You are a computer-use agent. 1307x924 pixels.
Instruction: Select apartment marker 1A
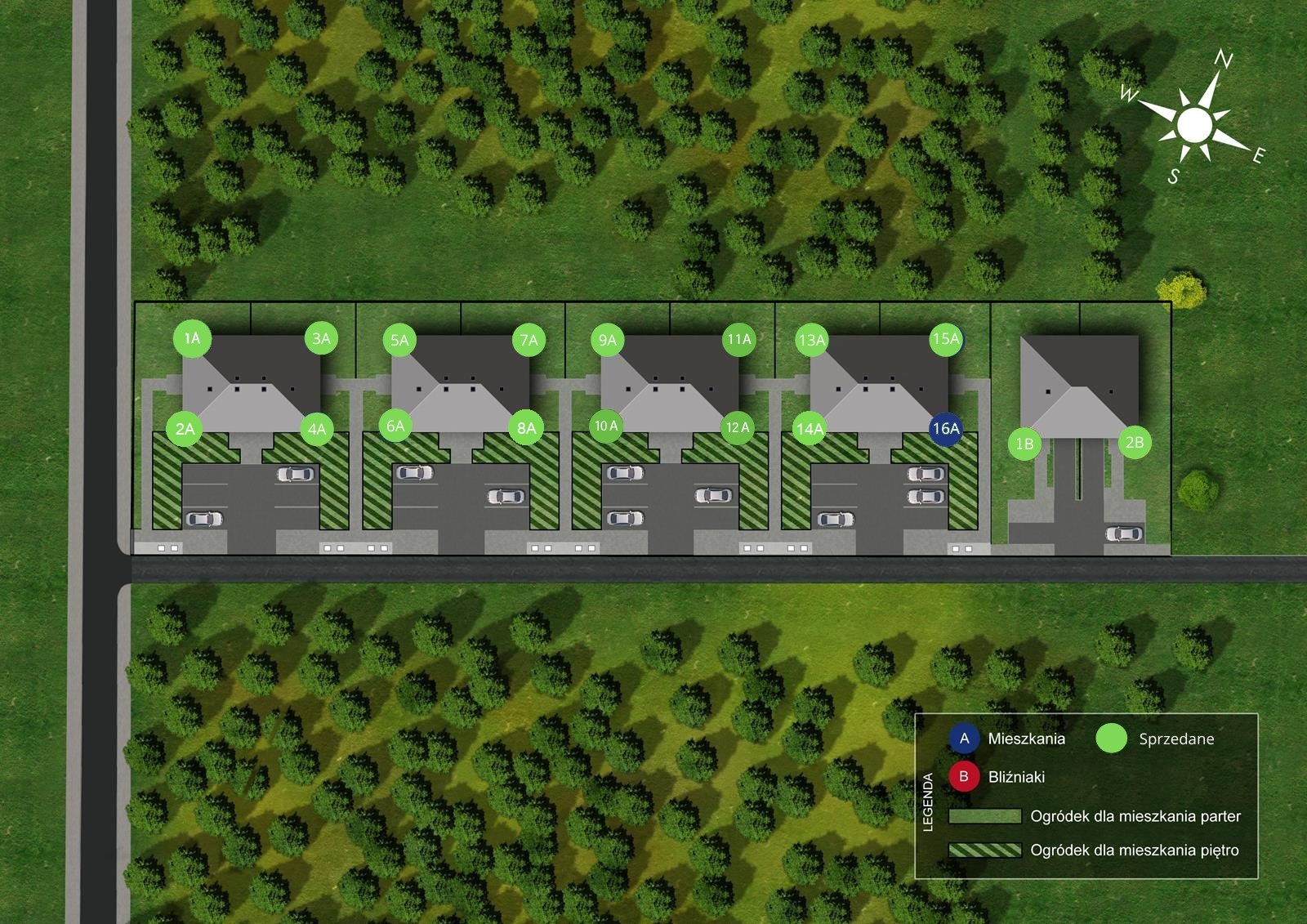pyautogui.click(x=192, y=338)
